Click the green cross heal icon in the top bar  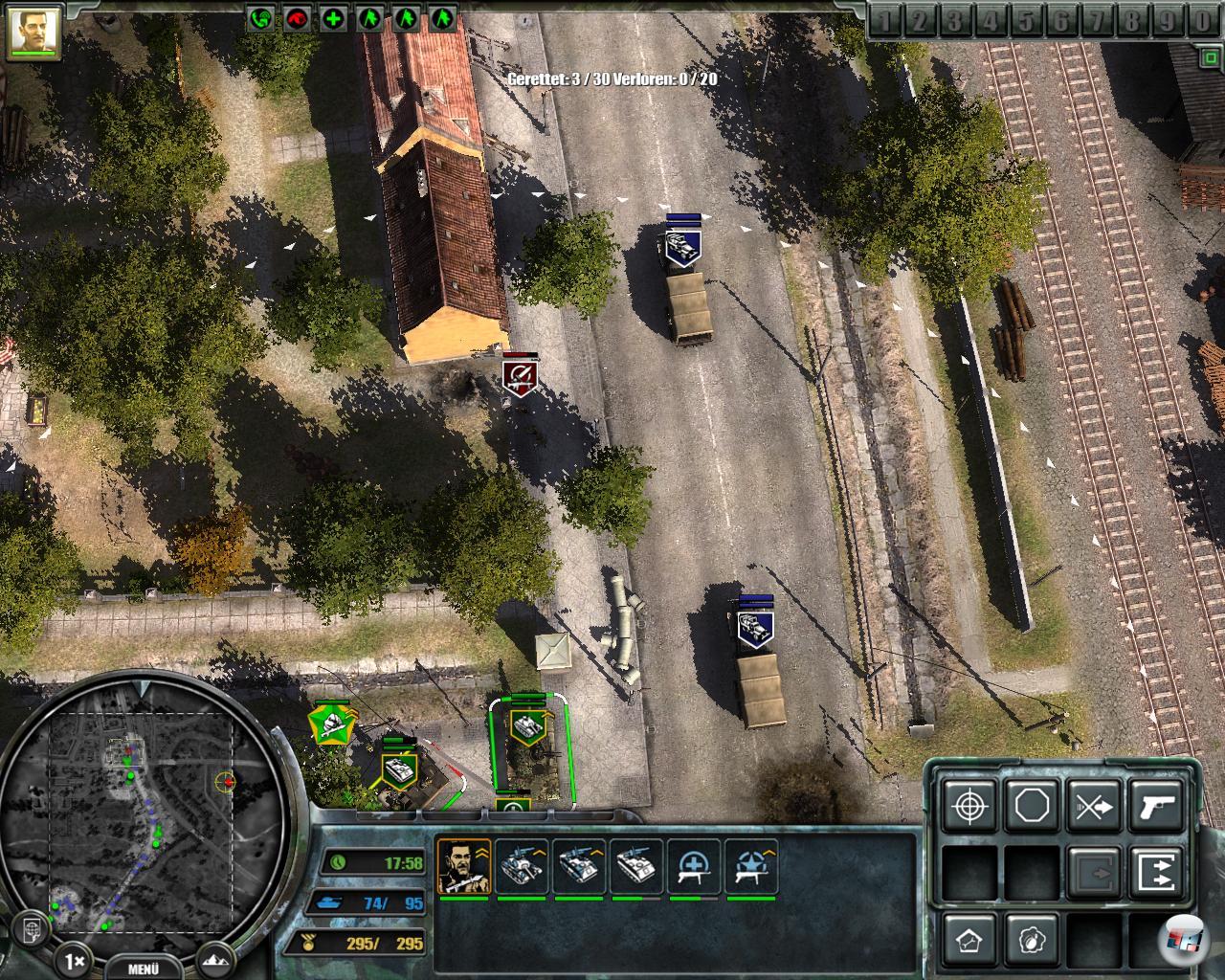click(333, 18)
